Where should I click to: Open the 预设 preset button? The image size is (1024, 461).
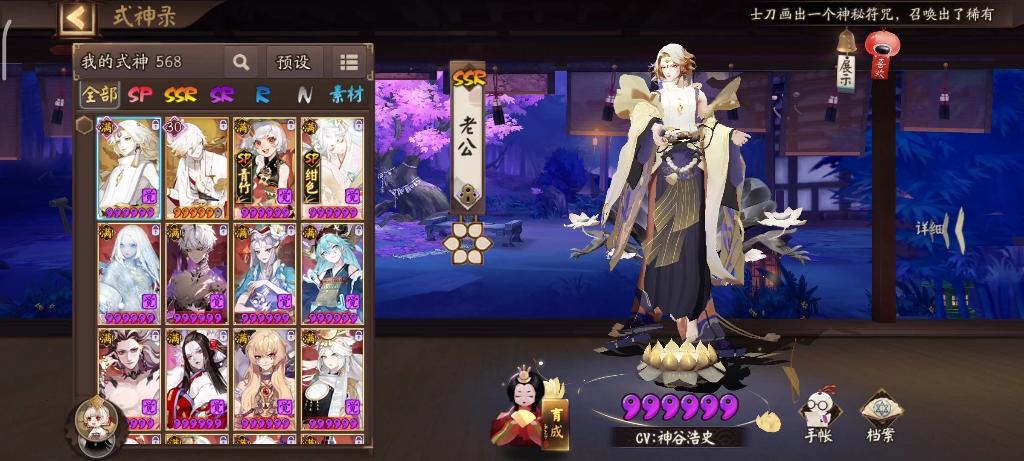(x=293, y=62)
